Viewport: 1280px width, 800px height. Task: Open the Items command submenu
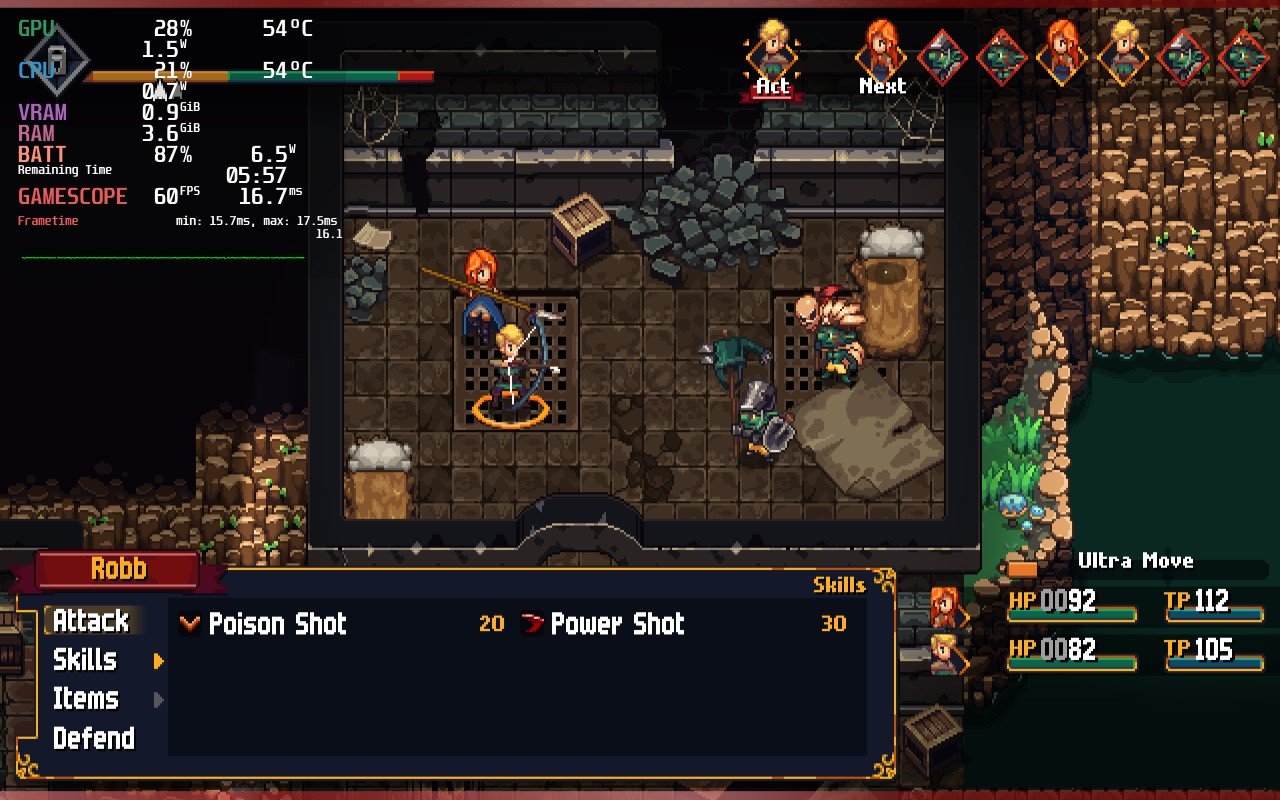point(86,699)
